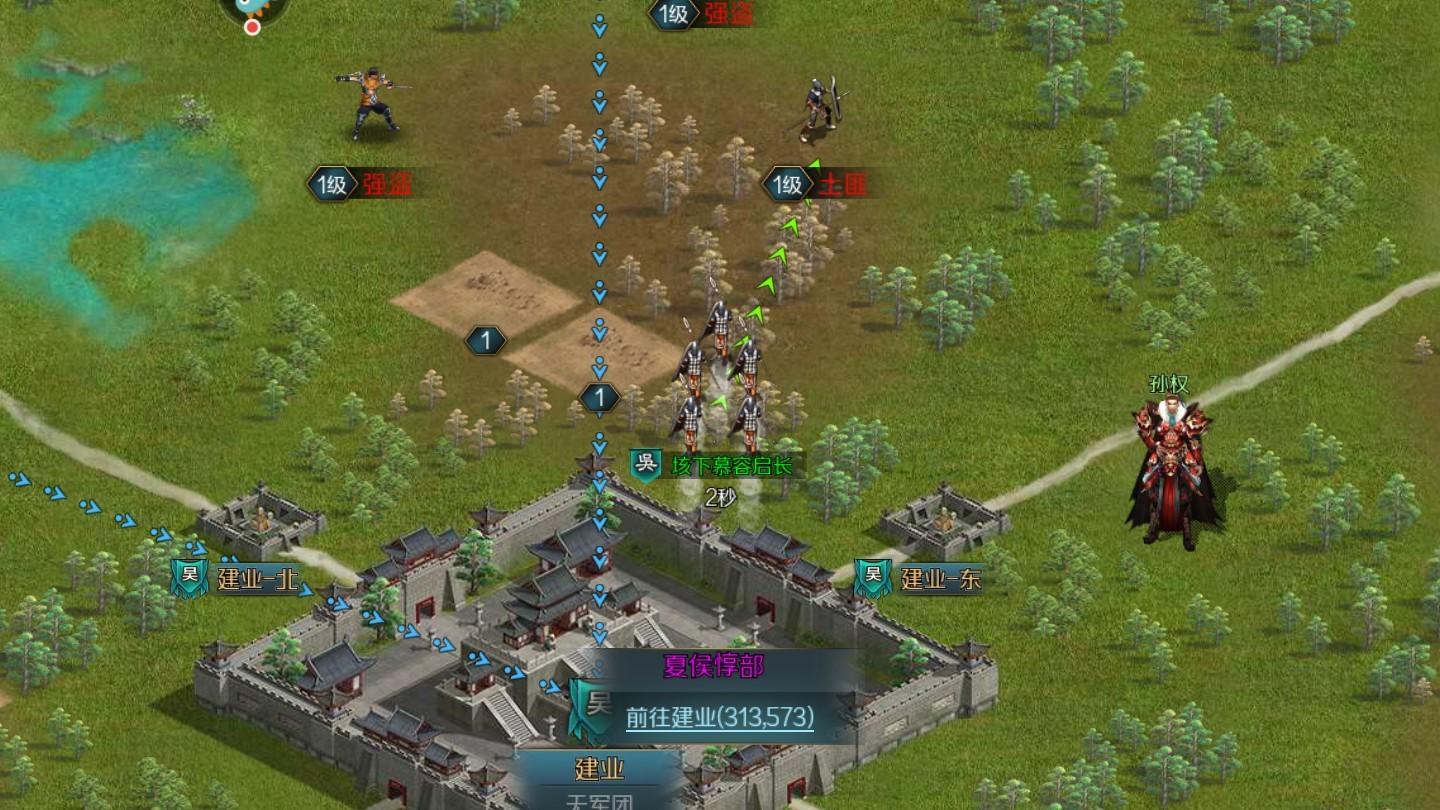
Task: Open the 建业 city name plate
Action: 599,768
